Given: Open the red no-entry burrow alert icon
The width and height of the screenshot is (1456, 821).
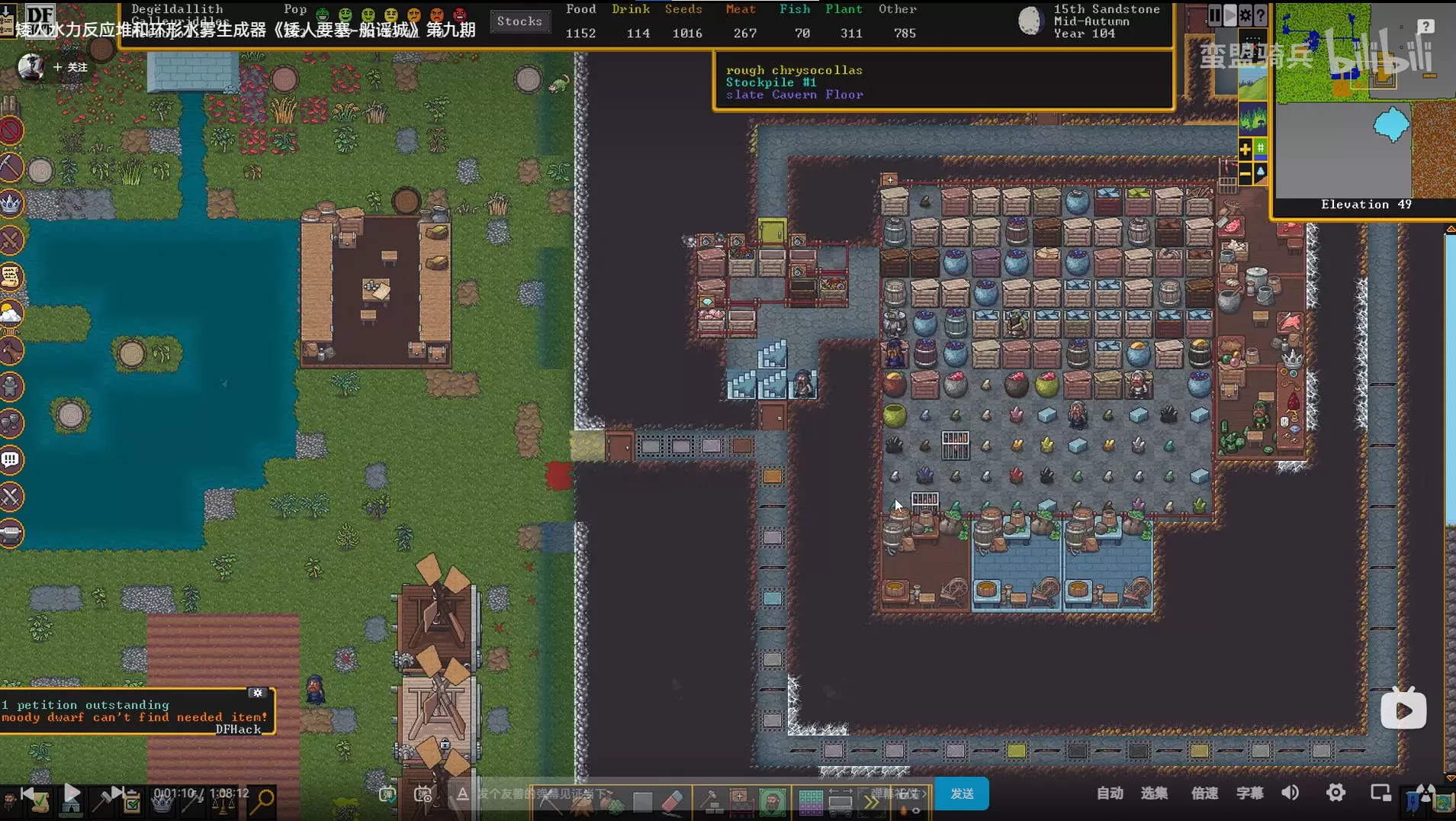Looking at the screenshot, I should coord(11,130).
